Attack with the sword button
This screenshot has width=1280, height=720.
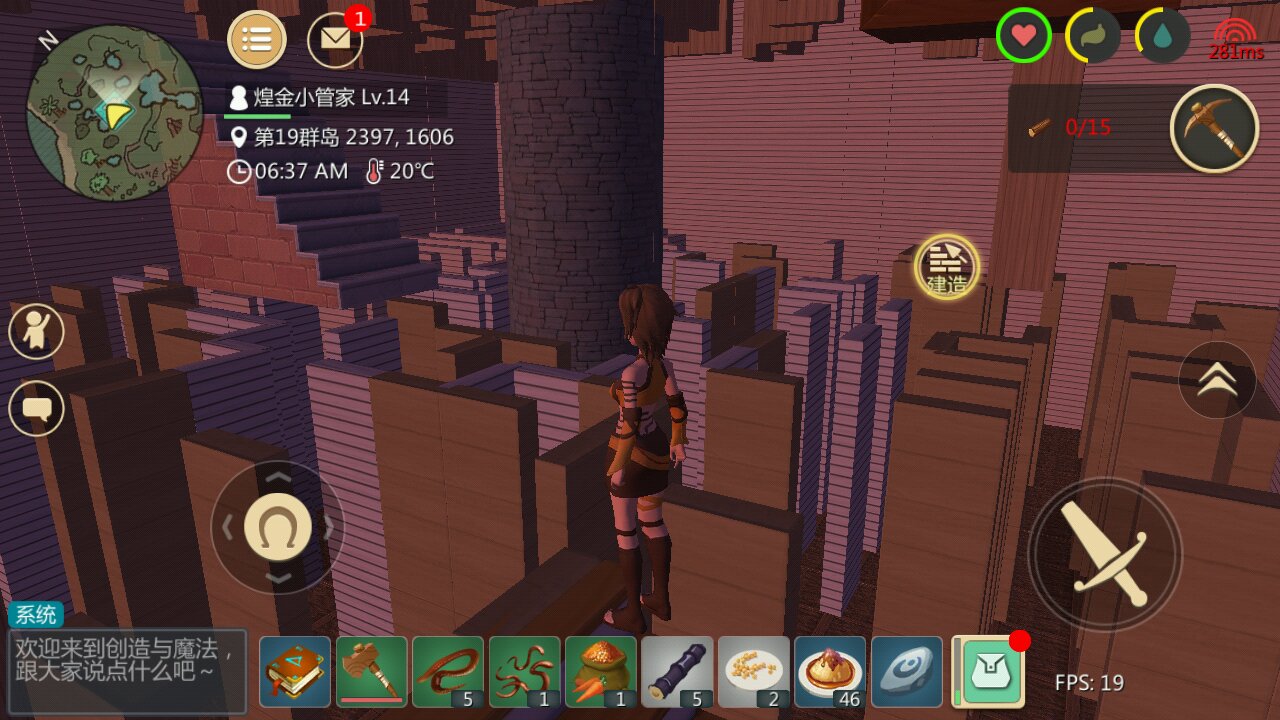pos(1105,554)
